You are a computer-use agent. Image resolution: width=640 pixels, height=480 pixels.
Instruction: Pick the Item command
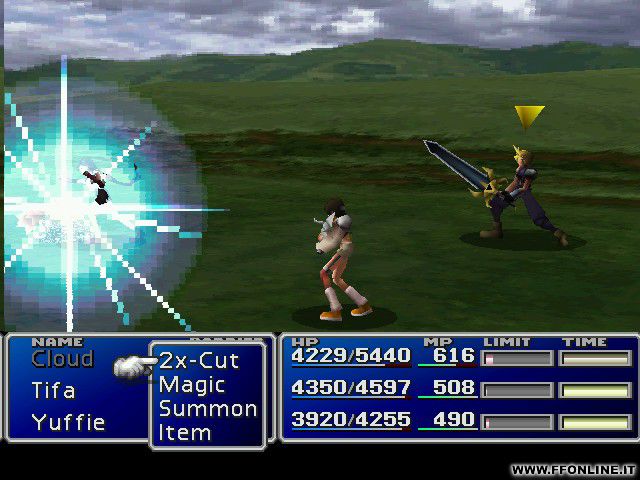click(185, 433)
